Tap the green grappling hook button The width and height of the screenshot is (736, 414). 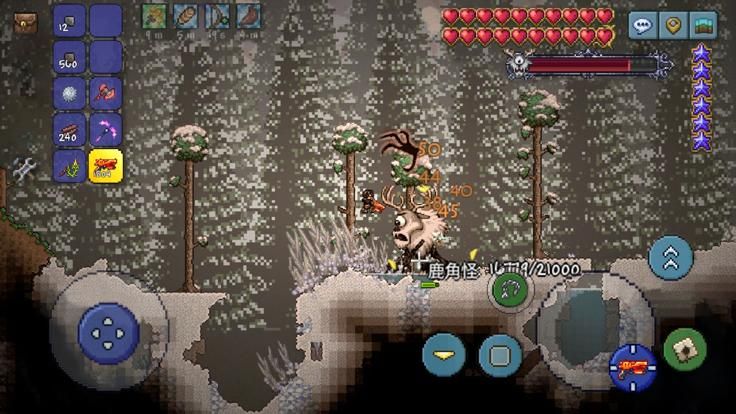[x=510, y=290]
